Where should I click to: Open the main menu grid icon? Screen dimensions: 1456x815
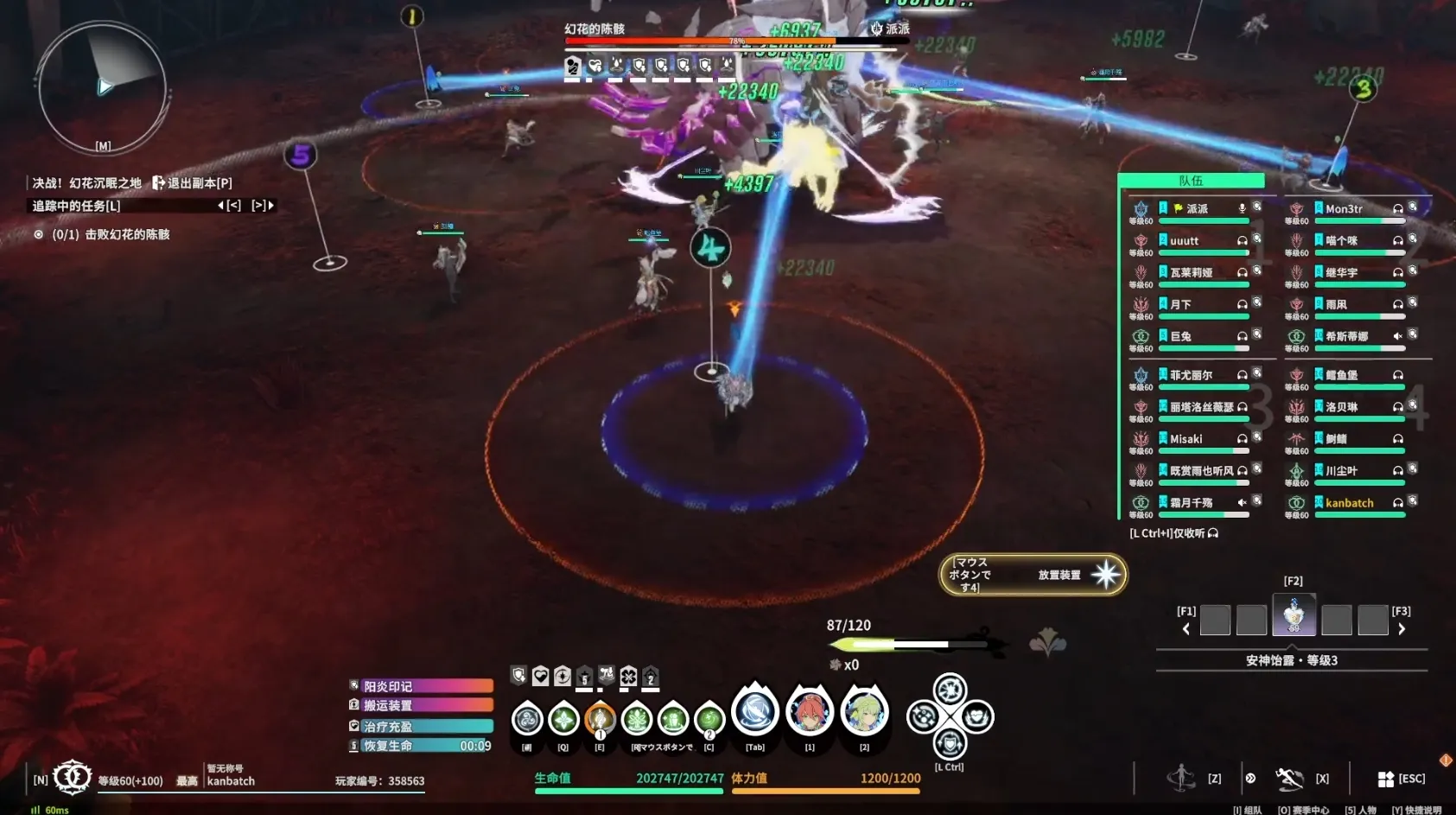1385,779
